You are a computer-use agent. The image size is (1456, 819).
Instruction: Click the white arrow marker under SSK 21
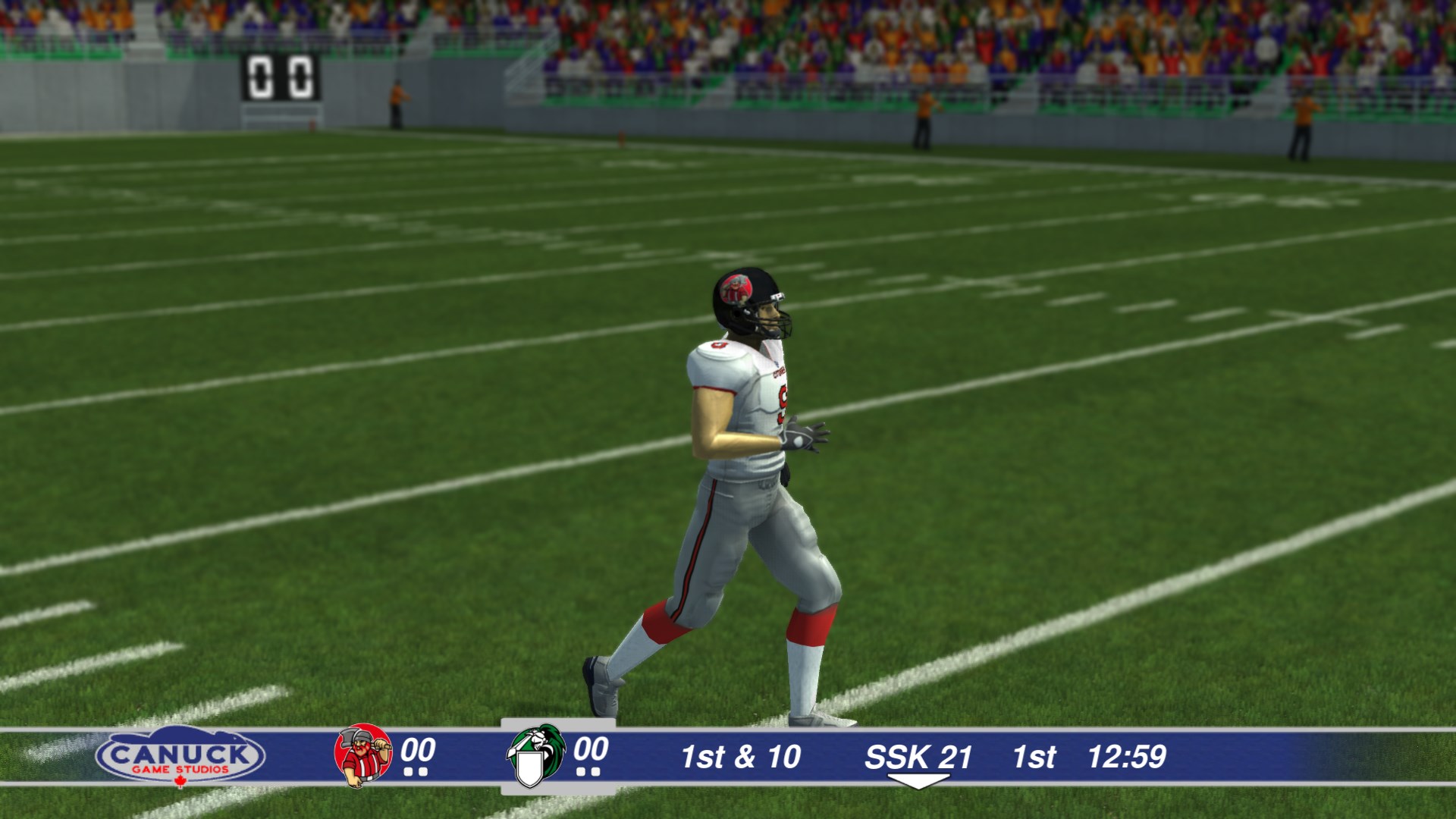click(x=920, y=780)
